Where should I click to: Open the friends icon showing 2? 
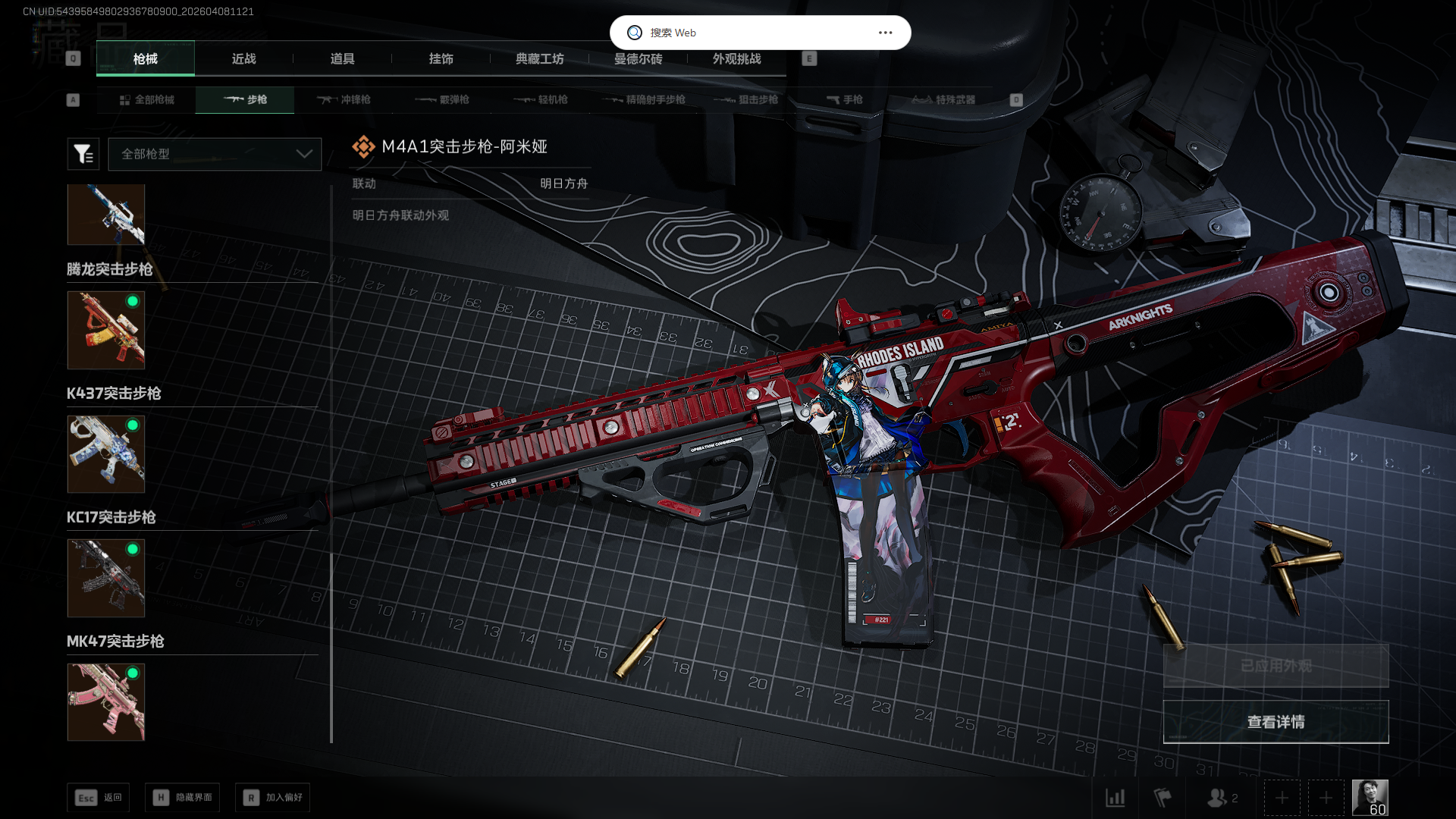click(1222, 798)
